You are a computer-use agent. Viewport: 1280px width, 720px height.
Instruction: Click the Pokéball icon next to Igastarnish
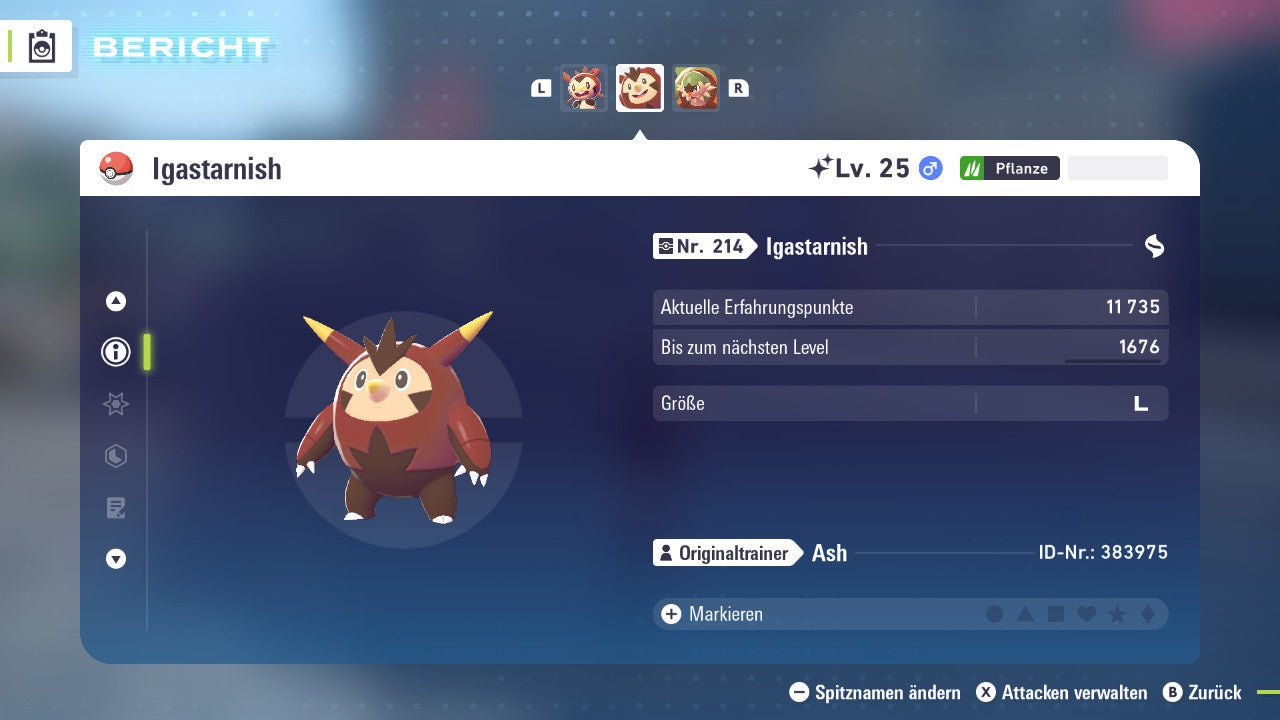point(116,168)
